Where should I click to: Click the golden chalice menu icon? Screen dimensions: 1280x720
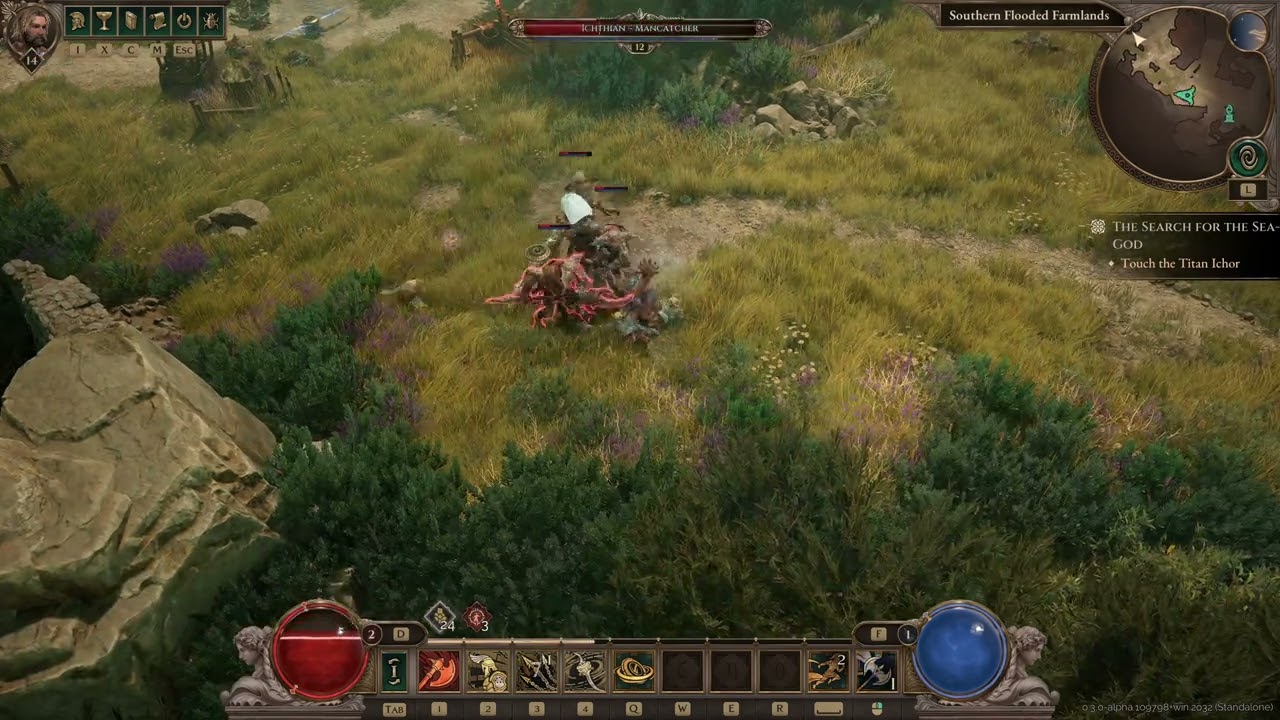pyautogui.click(x=104, y=21)
